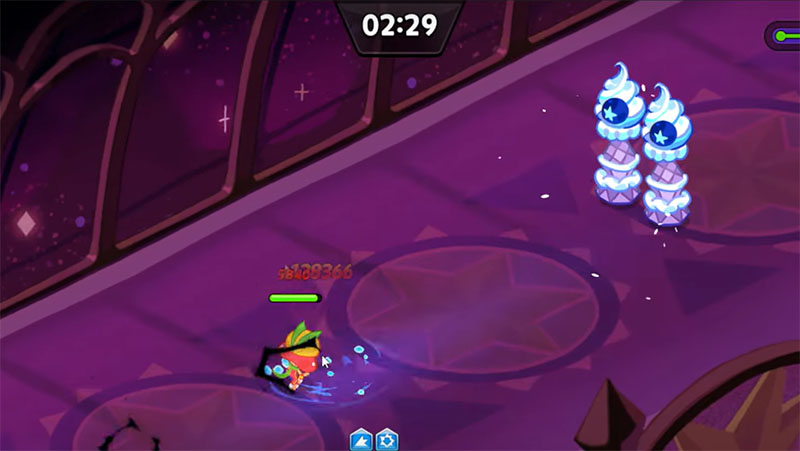
Task: Select the blue arrow buff icon
Action: 361,440
